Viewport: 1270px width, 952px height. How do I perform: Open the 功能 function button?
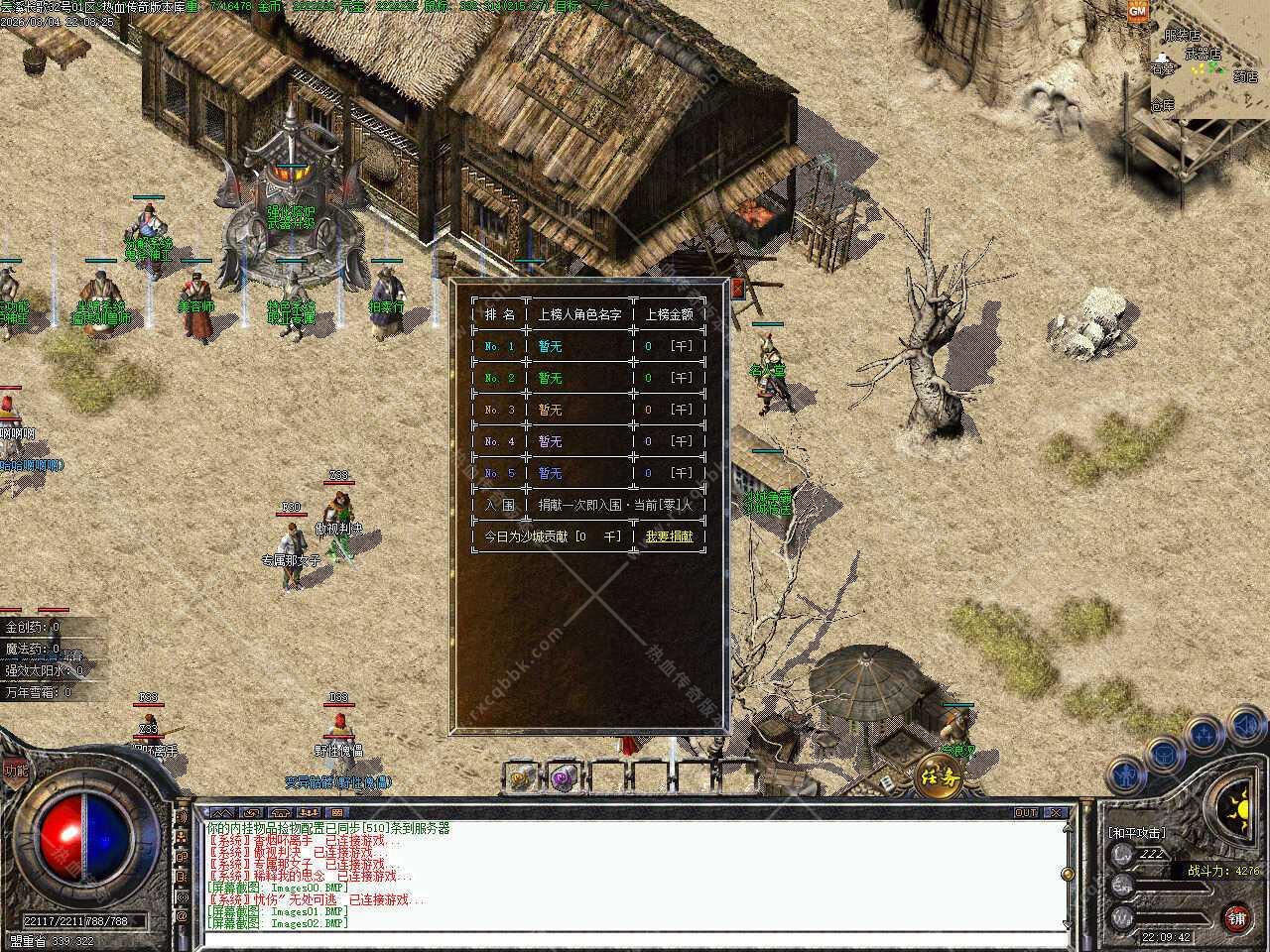[x=15, y=770]
